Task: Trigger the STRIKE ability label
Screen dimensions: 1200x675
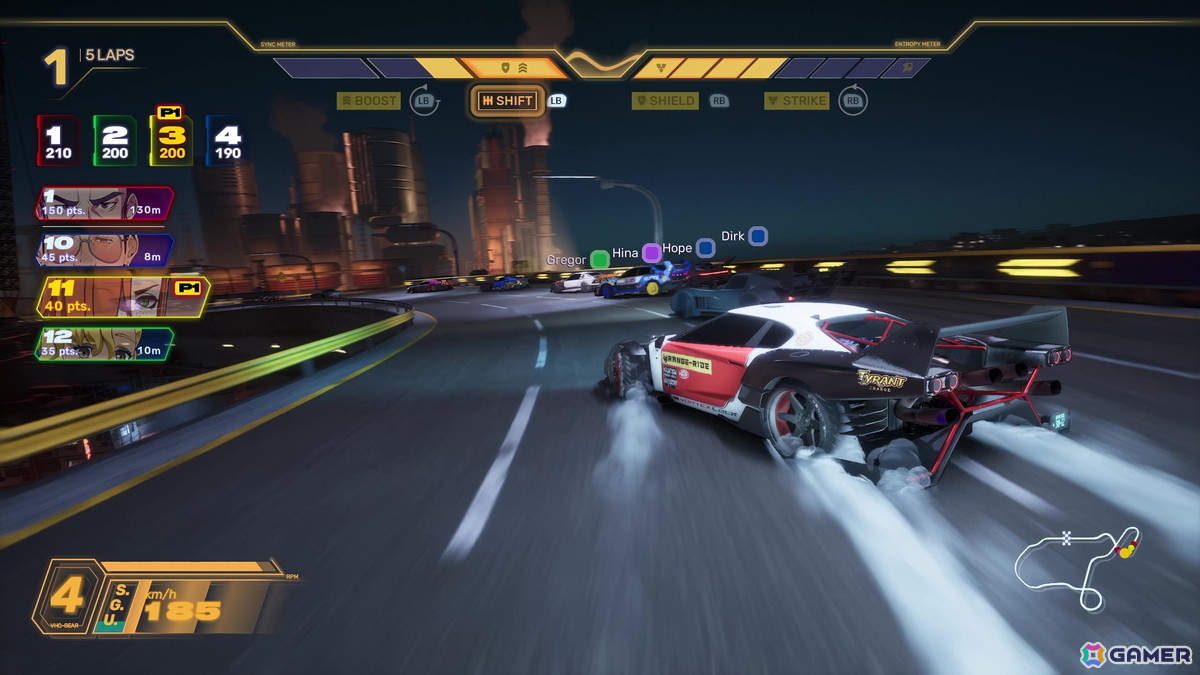Action: (x=797, y=101)
